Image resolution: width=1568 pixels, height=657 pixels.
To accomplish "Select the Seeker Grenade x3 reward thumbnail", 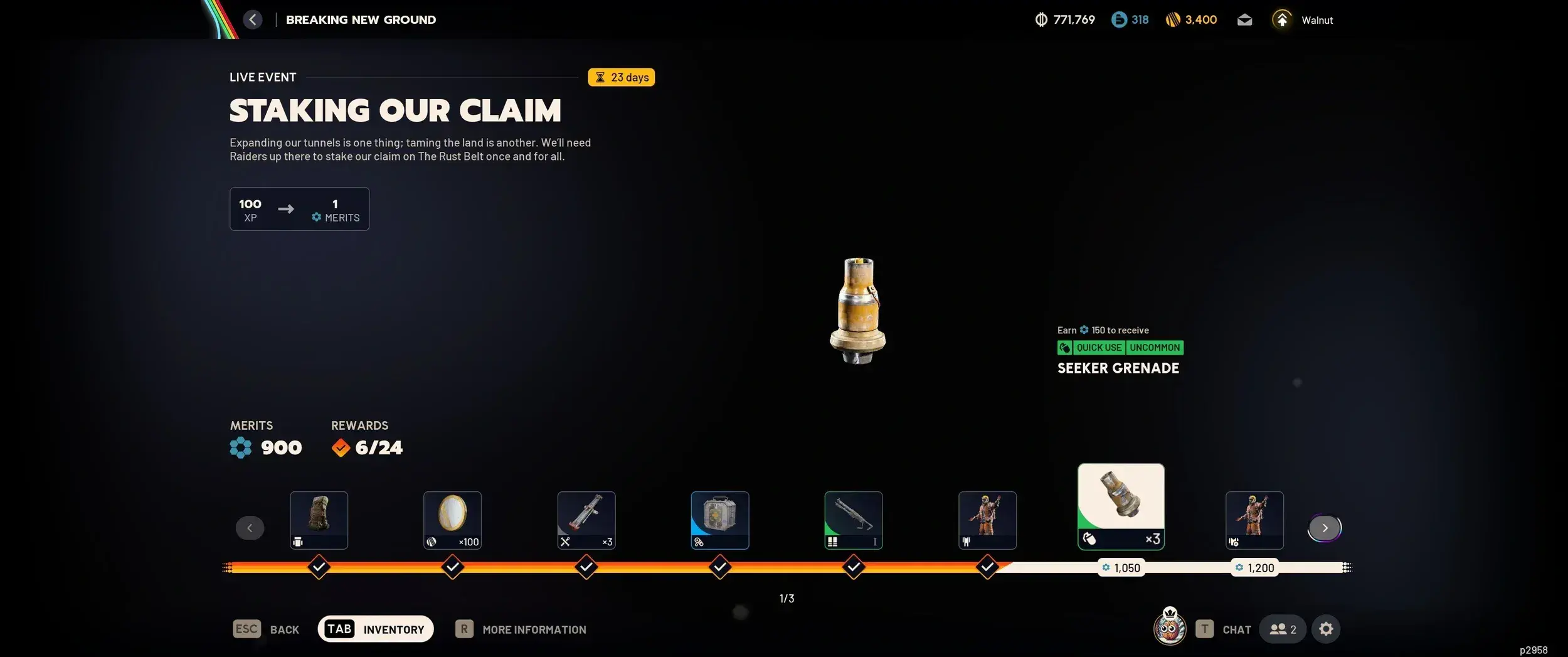I will click(1120, 506).
